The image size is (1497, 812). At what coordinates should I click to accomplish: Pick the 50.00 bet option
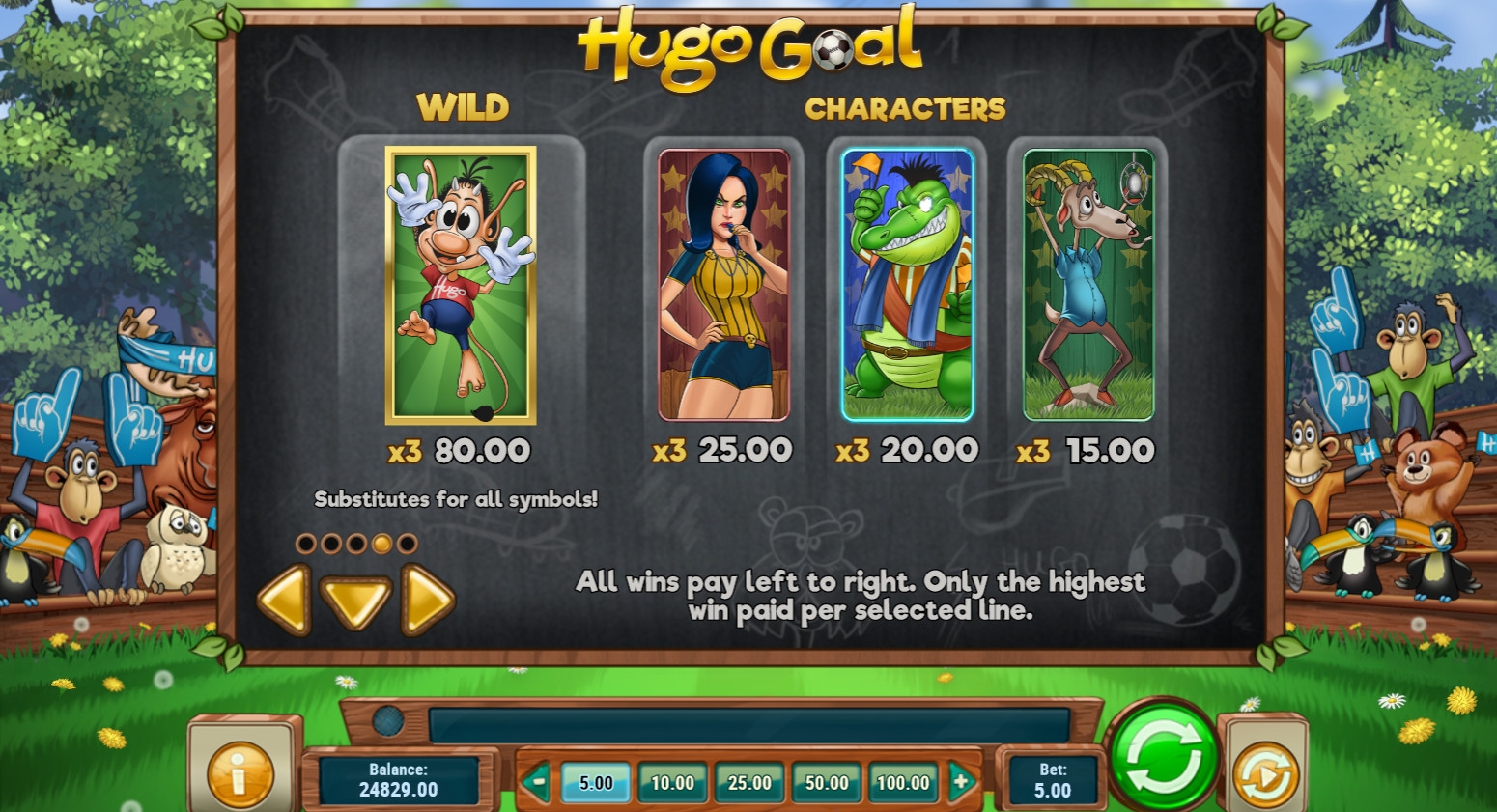pyautogui.click(x=827, y=783)
